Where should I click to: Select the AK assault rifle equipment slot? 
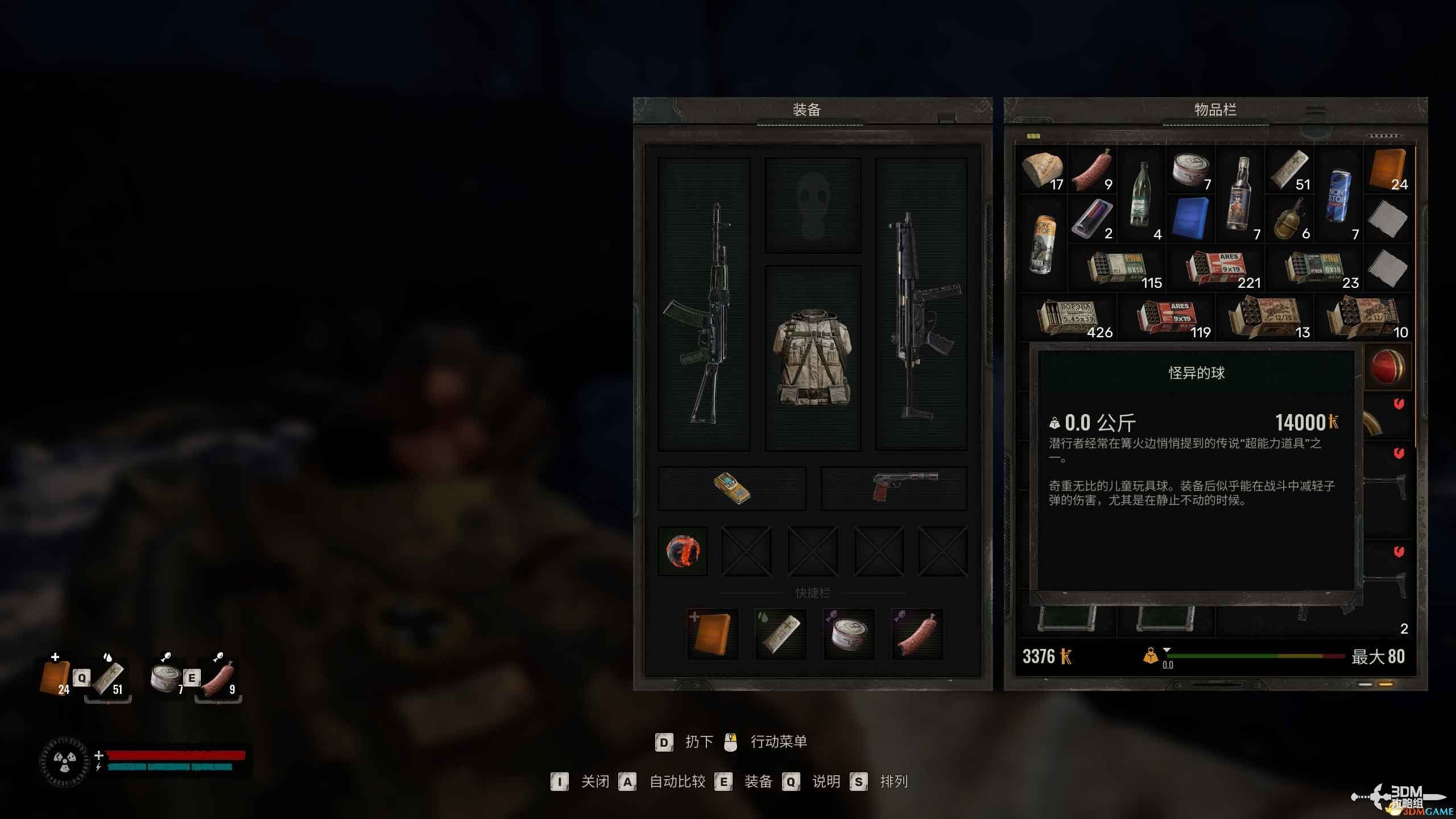pyautogui.click(x=704, y=304)
